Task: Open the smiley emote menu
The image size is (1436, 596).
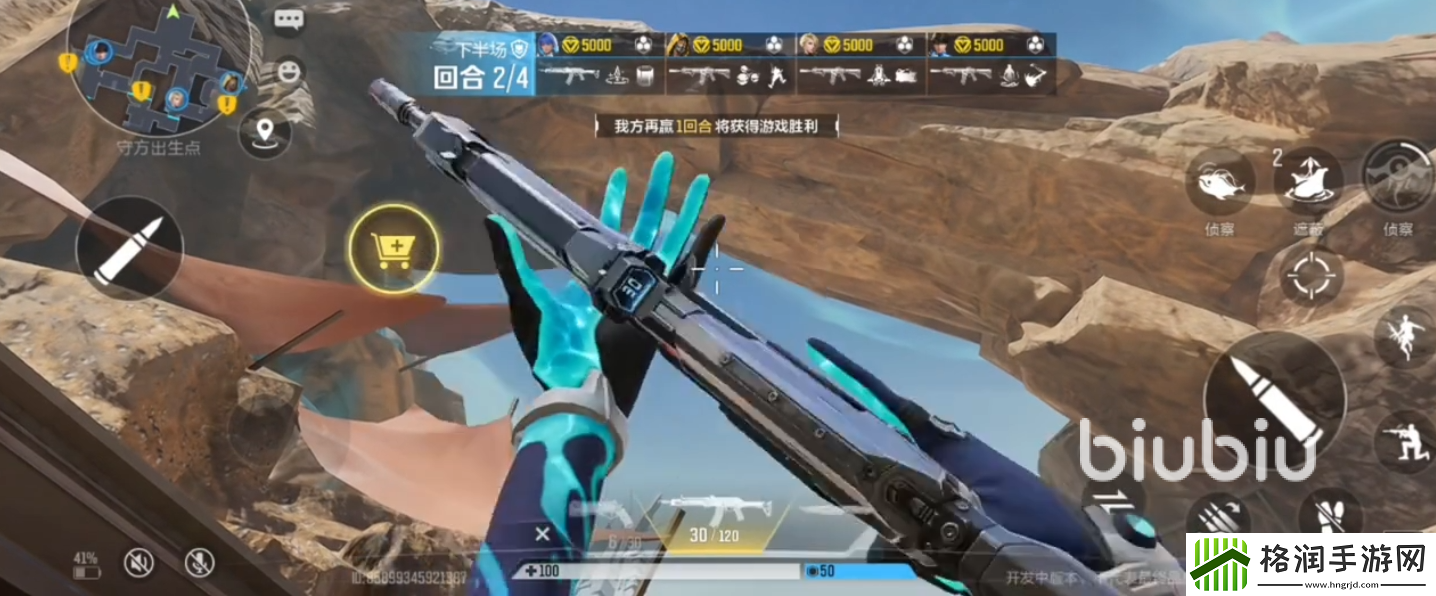Action: click(289, 72)
